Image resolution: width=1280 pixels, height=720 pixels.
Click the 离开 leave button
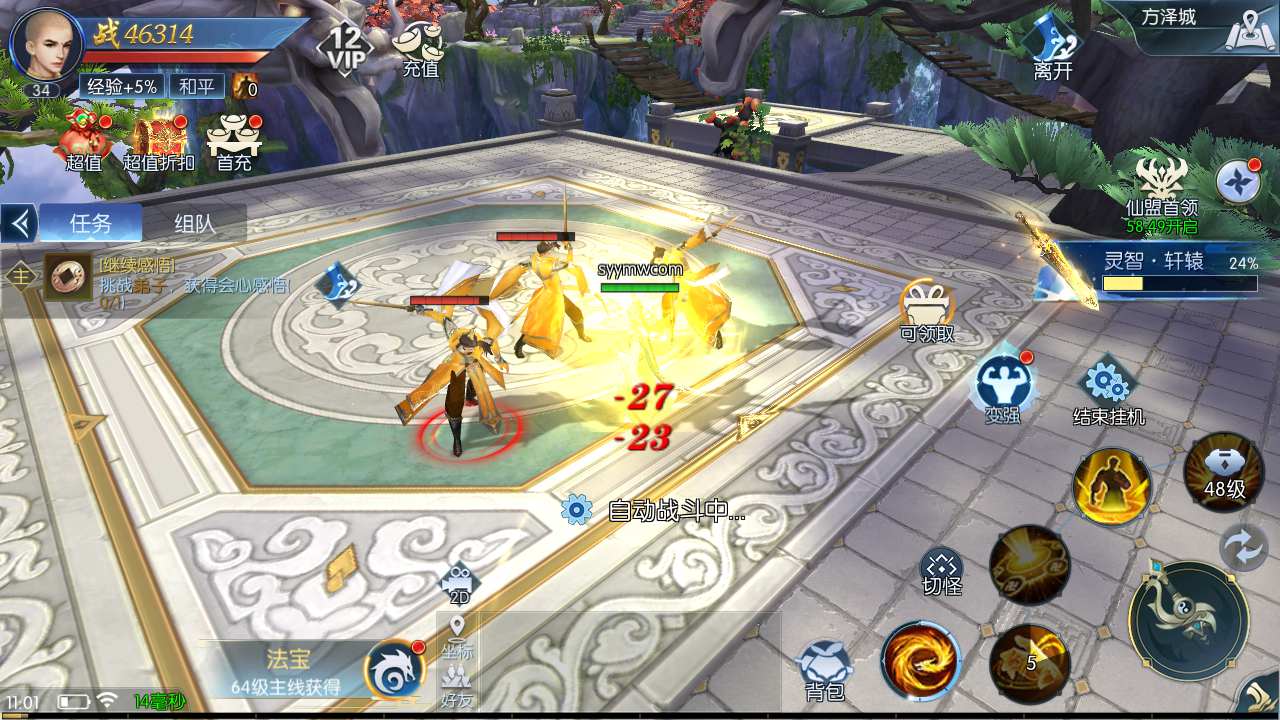pos(1053,47)
